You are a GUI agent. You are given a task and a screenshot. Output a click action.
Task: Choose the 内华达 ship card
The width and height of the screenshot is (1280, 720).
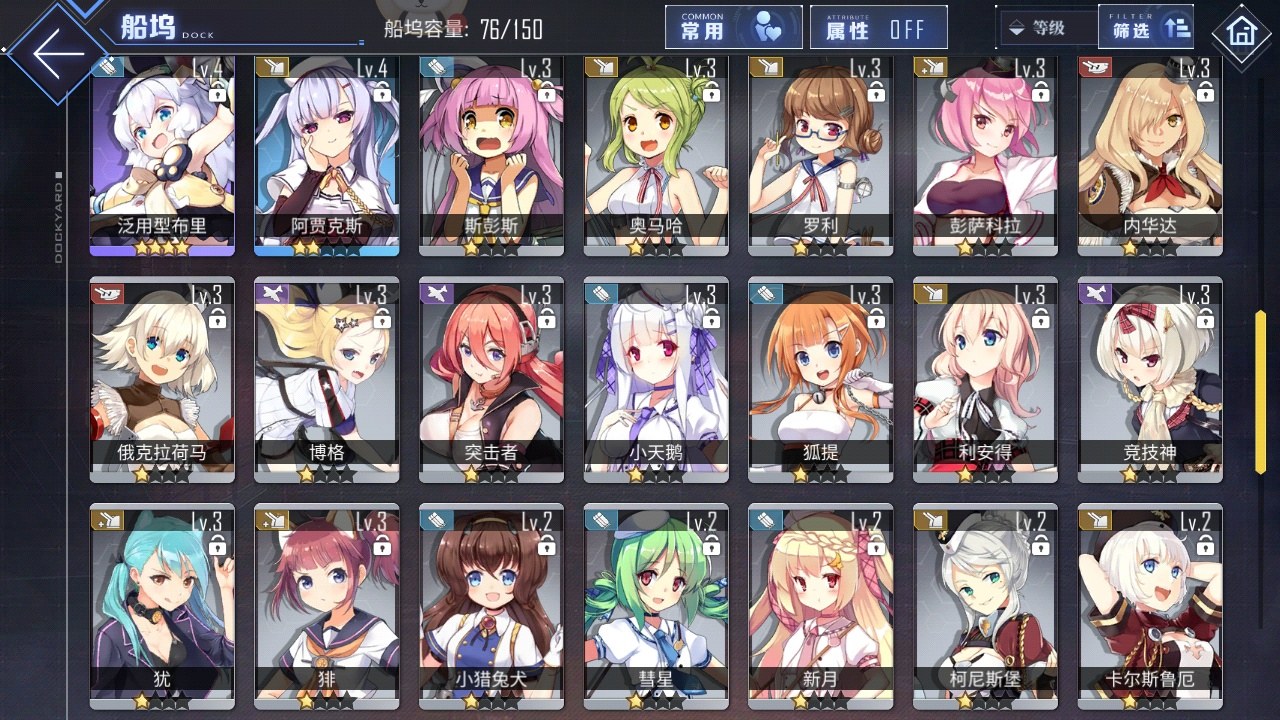coord(1150,155)
